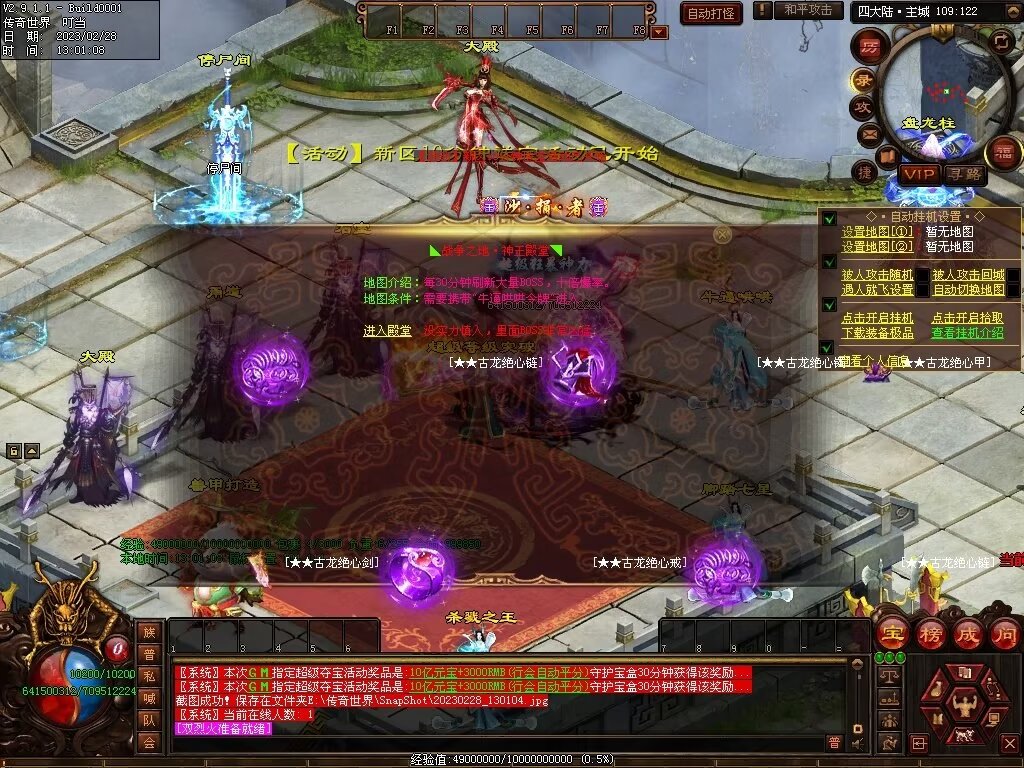
Task: Open 查看挂机介绍 hangup guide
Action: [968, 333]
